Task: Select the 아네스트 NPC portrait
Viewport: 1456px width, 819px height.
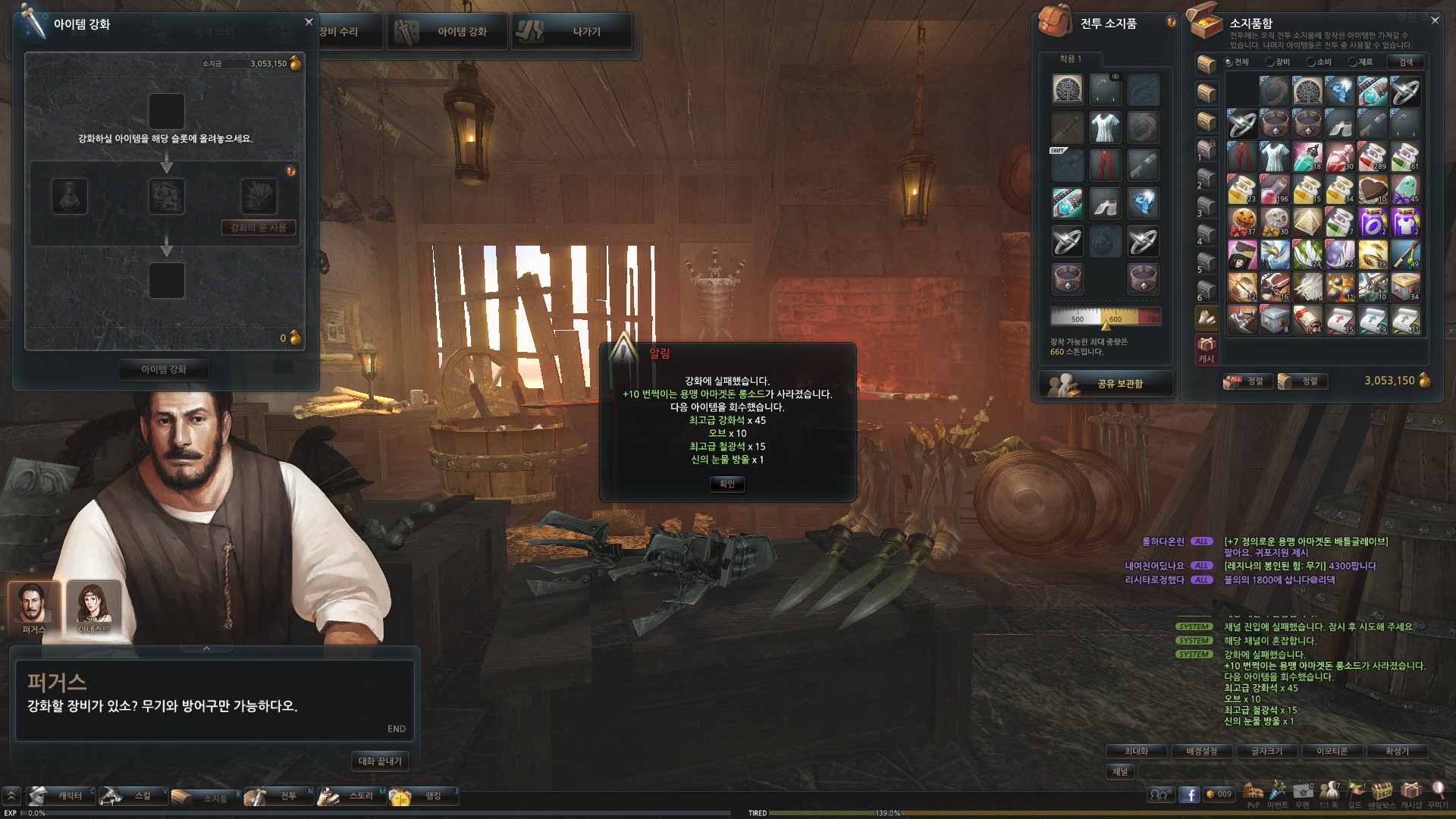Action: click(x=94, y=606)
